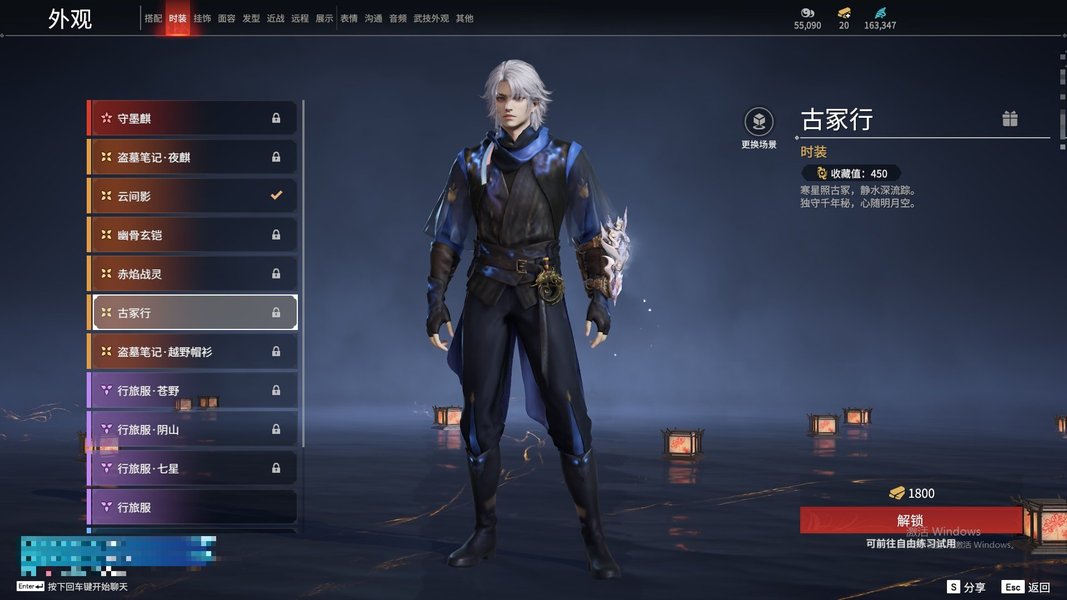Open the 表情 emotes tab
Screen dimensions: 1067x600
(x=349, y=19)
